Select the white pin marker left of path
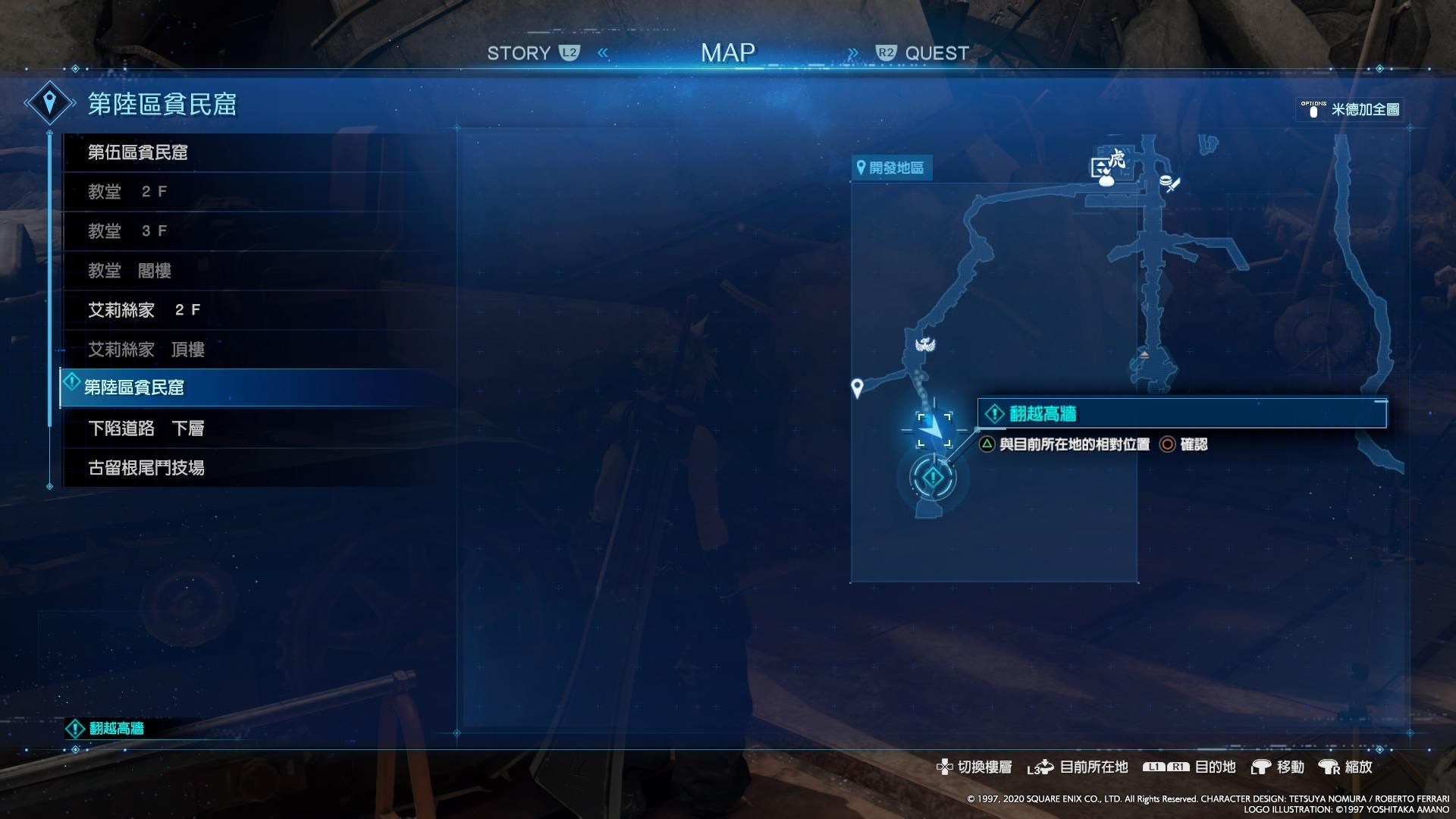 tap(857, 388)
